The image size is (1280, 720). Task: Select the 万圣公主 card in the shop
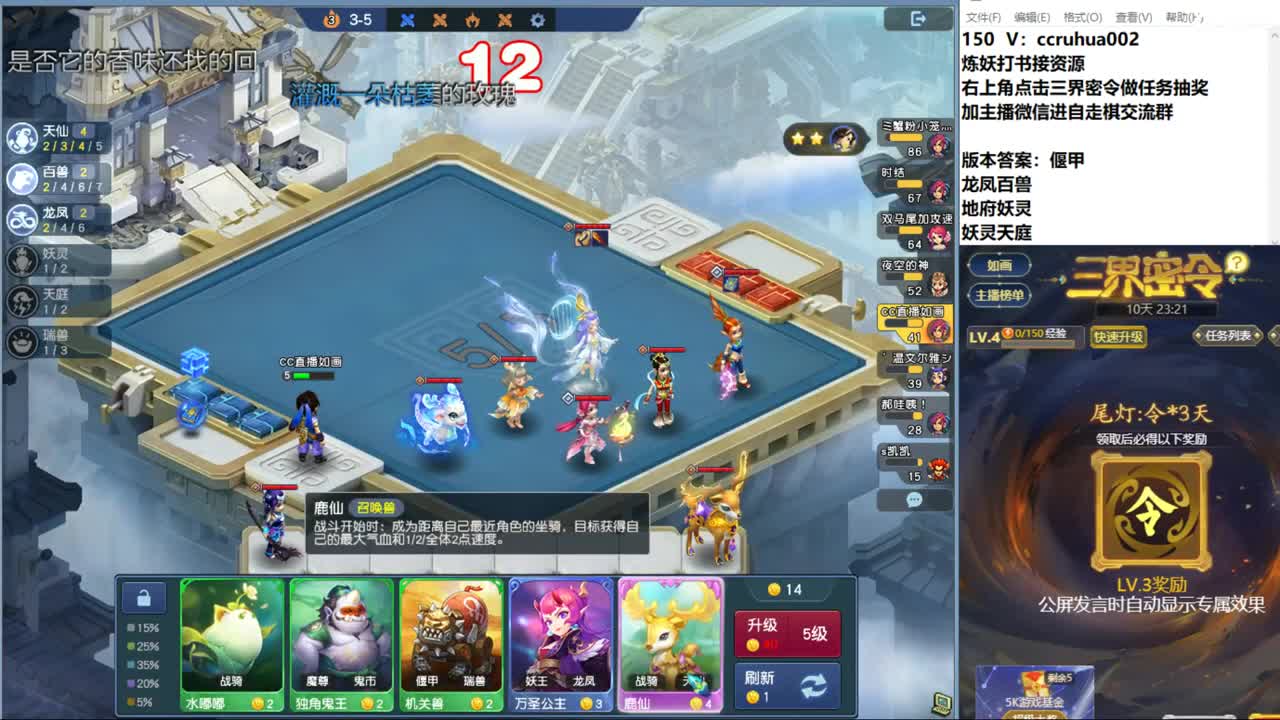(x=561, y=645)
